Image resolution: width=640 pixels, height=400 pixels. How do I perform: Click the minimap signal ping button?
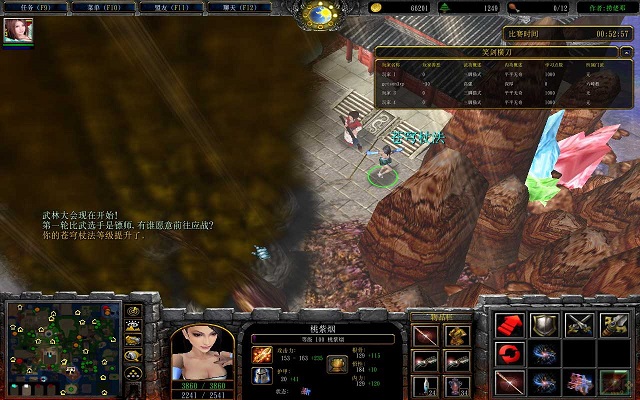[135, 312]
